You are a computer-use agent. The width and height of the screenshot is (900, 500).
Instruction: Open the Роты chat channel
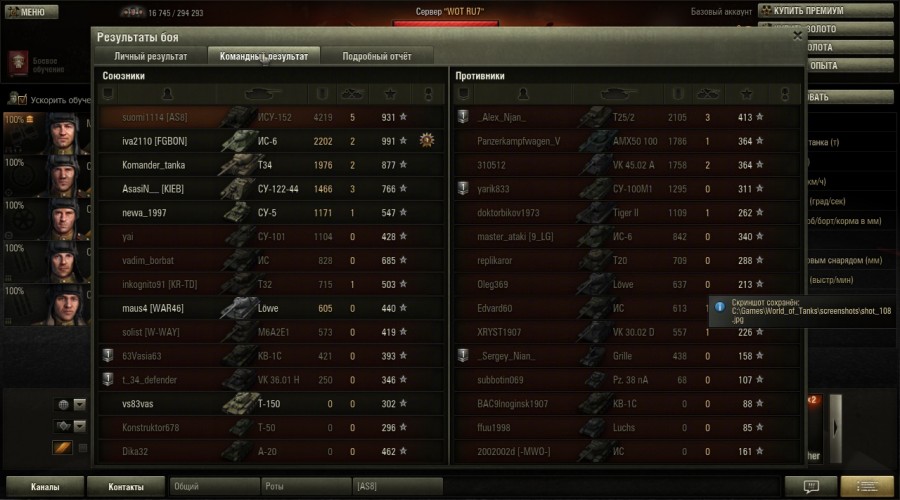coord(303,487)
